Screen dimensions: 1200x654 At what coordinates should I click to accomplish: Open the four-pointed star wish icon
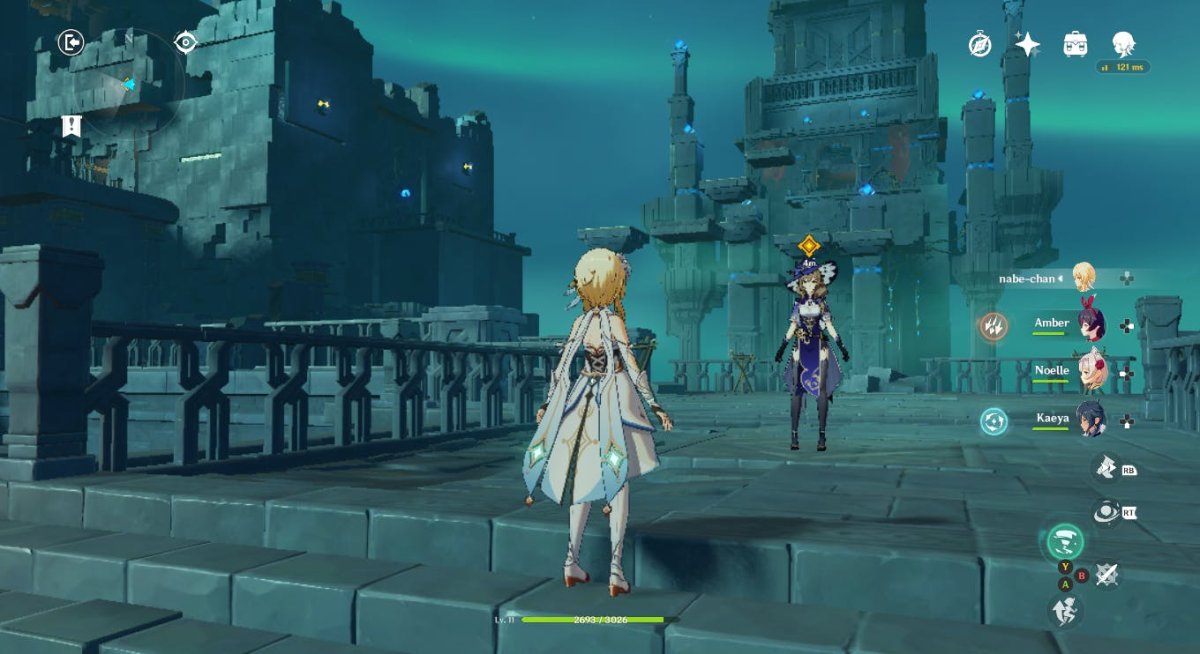pyautogui.click(x=1027, y=43)
